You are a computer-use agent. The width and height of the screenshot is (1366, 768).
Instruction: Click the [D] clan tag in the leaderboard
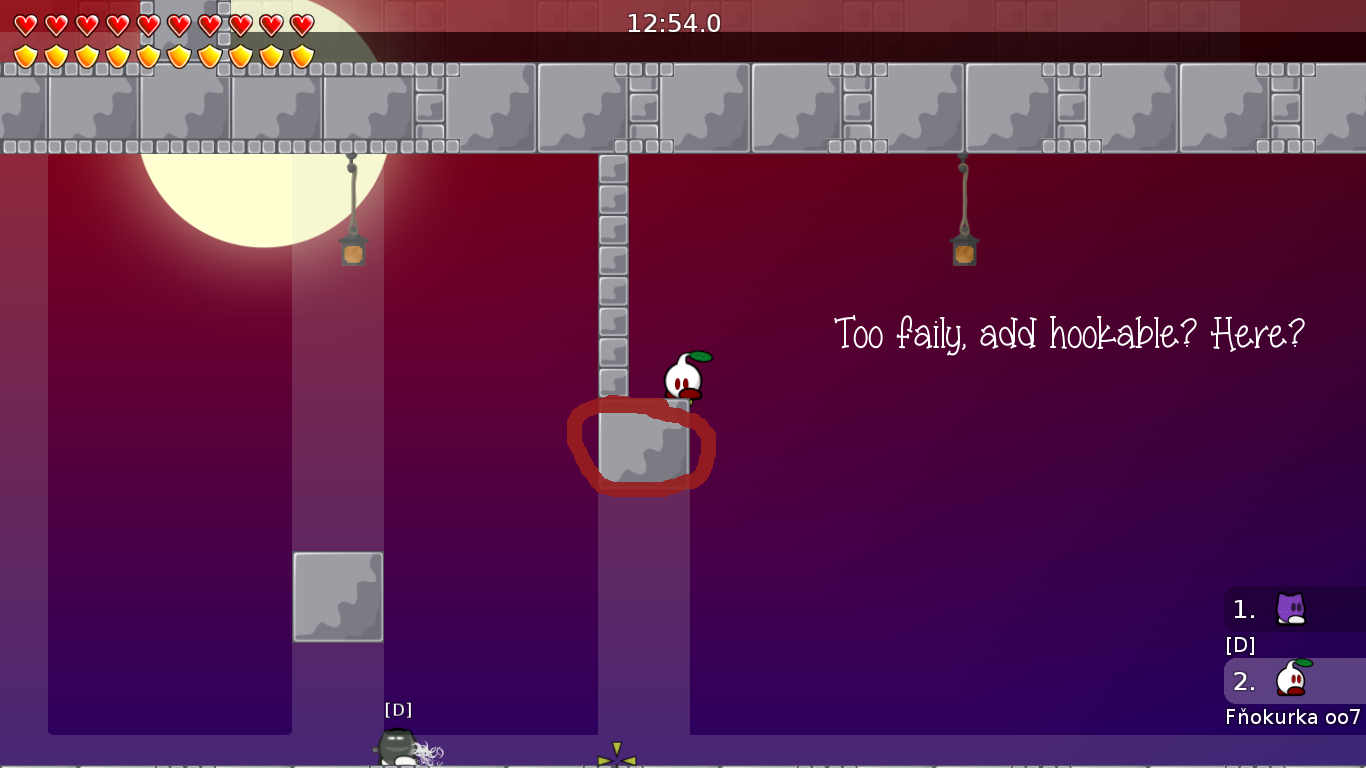coord(1240,645)
